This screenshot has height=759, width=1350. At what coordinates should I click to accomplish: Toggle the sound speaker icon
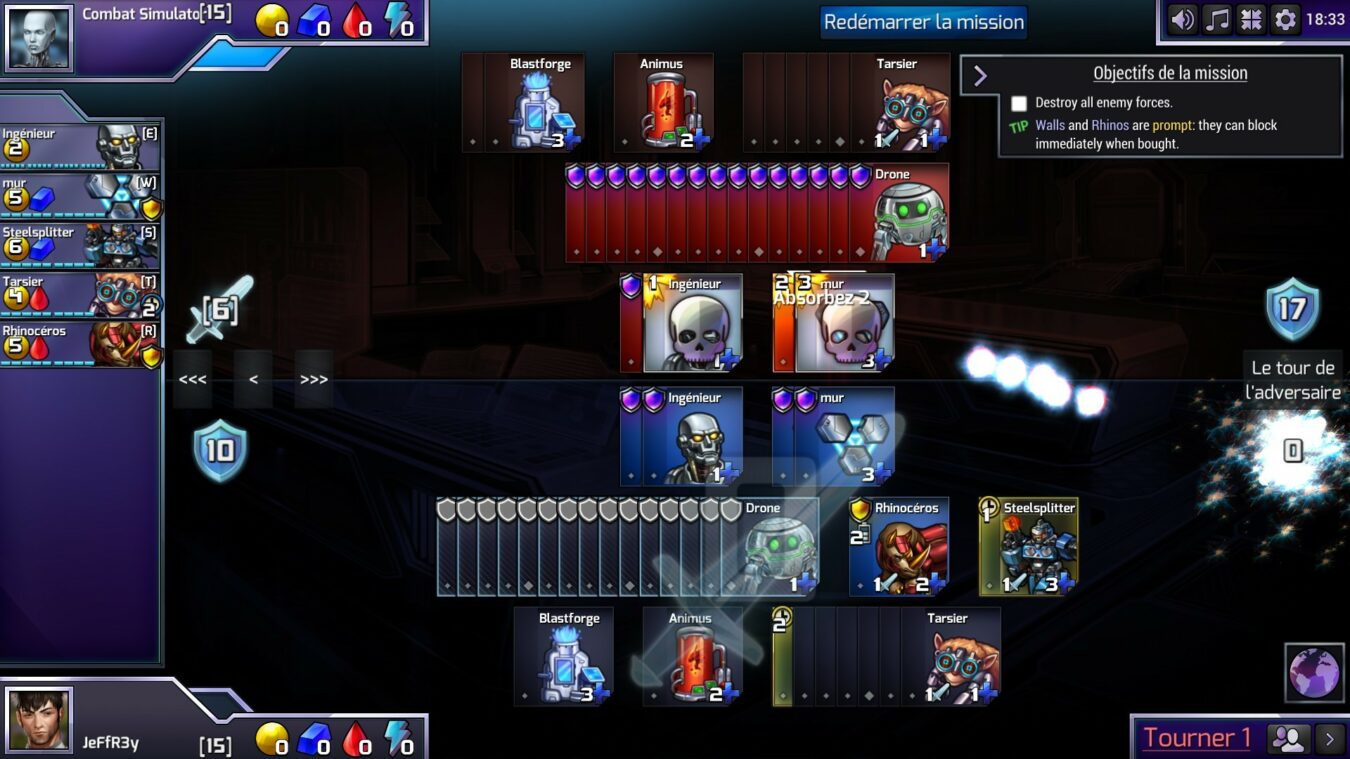point(1183,20)
